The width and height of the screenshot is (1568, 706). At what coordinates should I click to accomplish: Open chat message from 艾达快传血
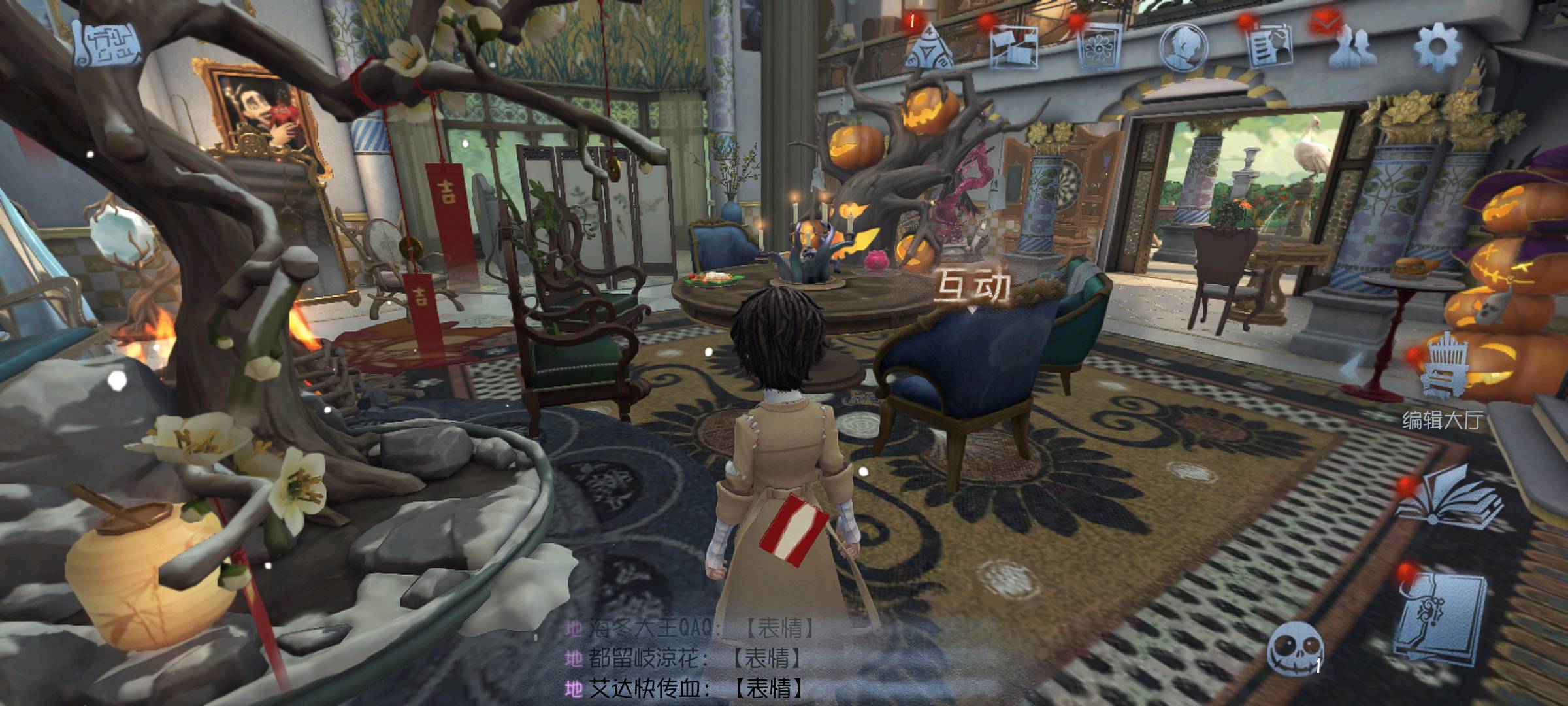pos(686,688)
